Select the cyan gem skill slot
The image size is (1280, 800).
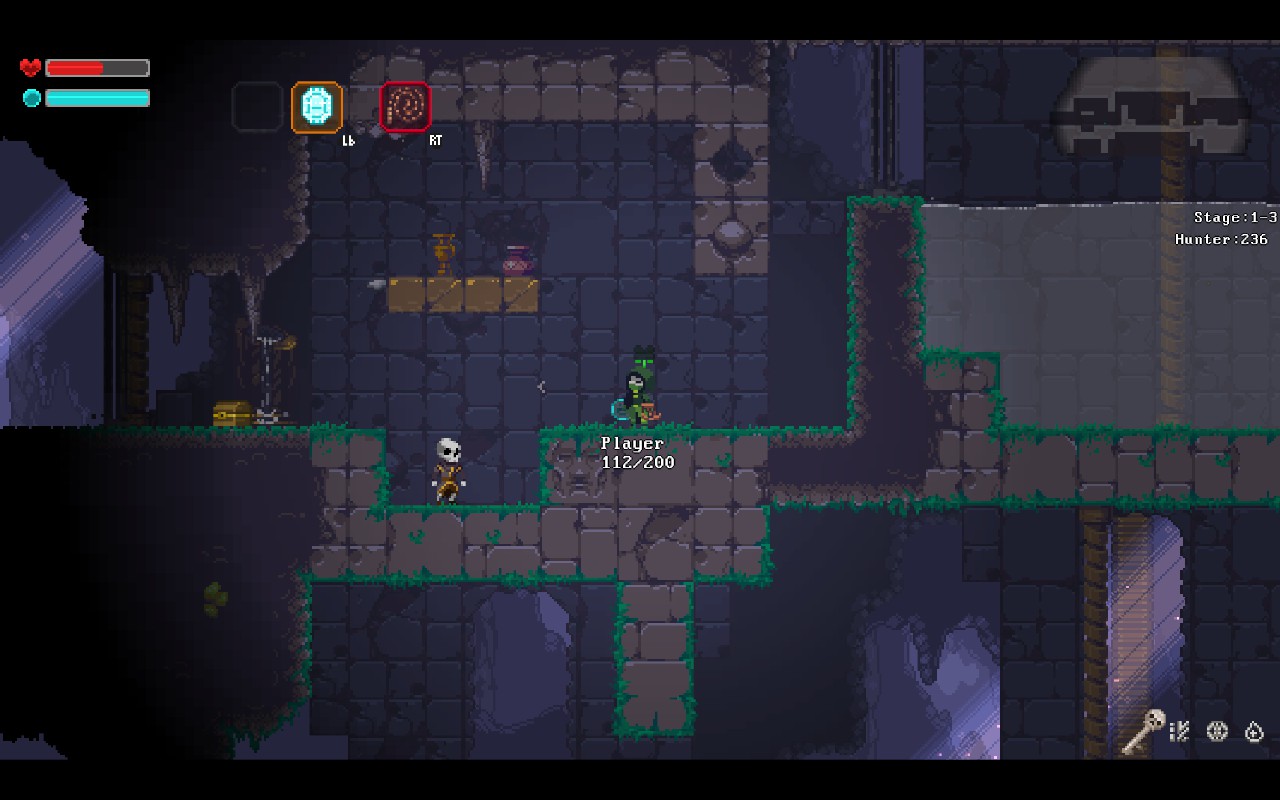[x=317, y=107]
